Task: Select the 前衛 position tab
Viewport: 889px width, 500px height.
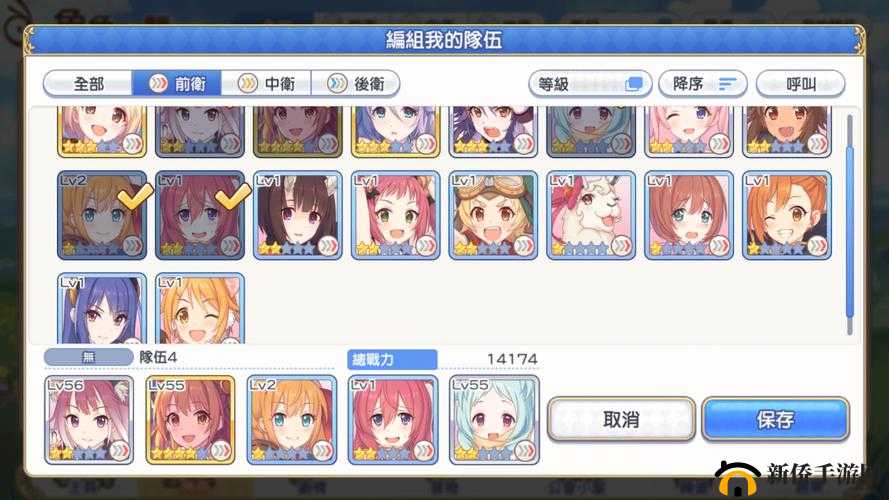Action: [176, 84]
